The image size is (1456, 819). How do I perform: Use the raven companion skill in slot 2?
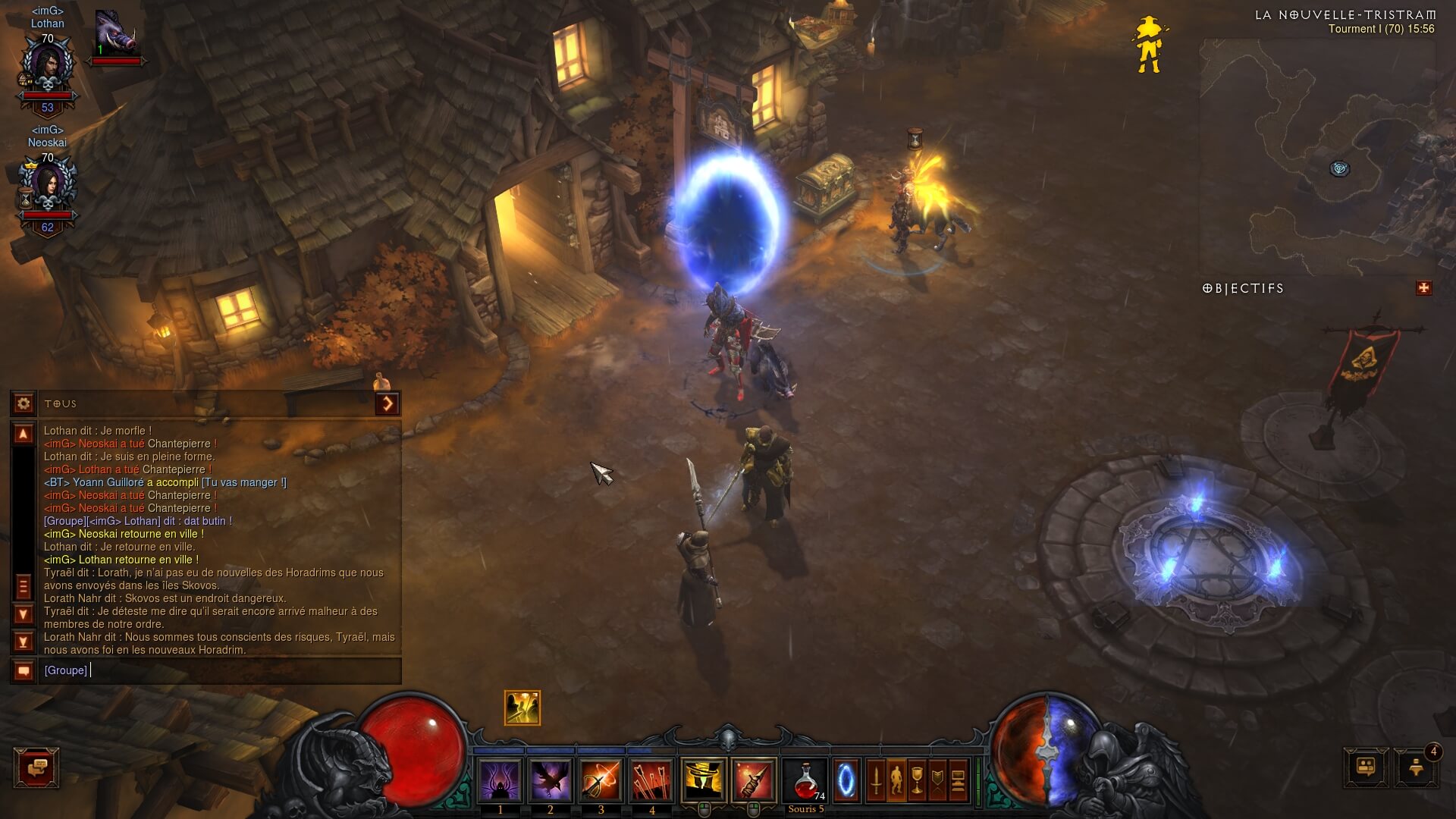pos(551,780)
